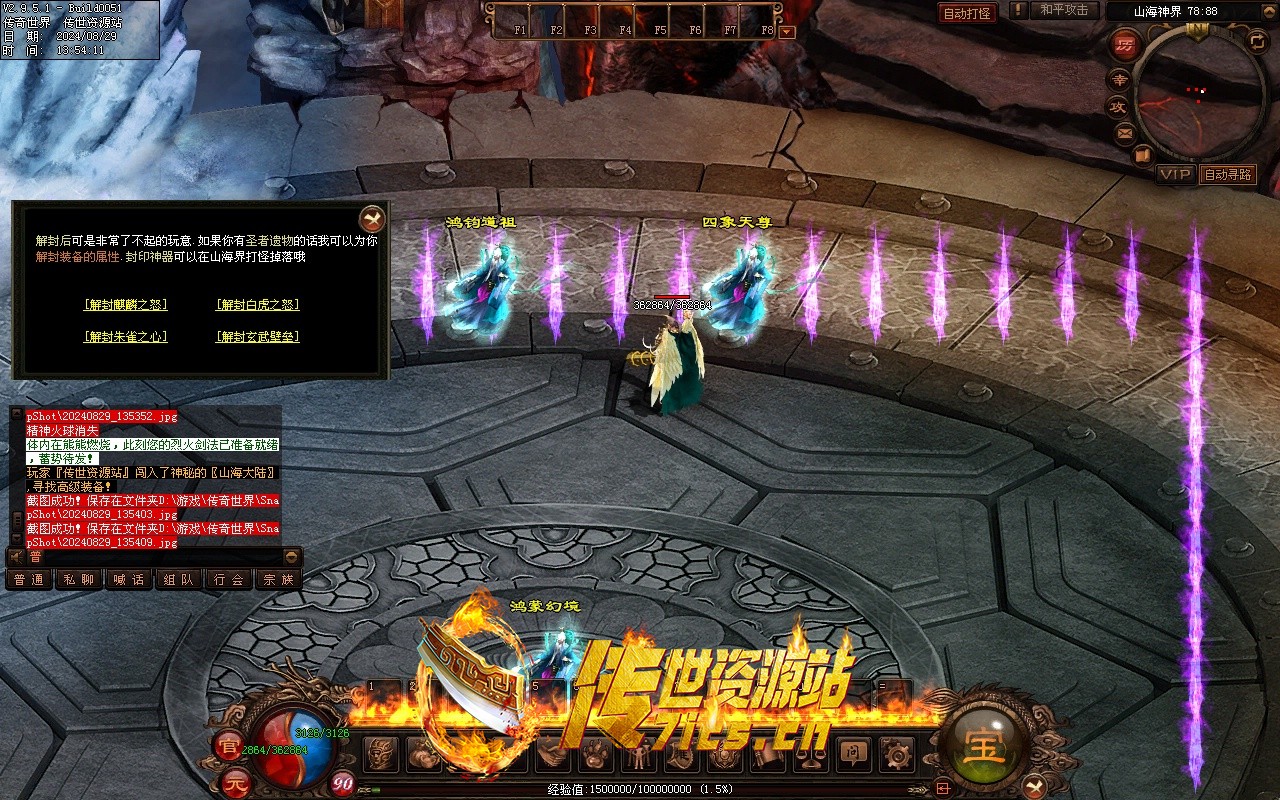Open the mail envelope icon
The width and height of the screenshot is (1280, 800).
(x=1125, y=133)
